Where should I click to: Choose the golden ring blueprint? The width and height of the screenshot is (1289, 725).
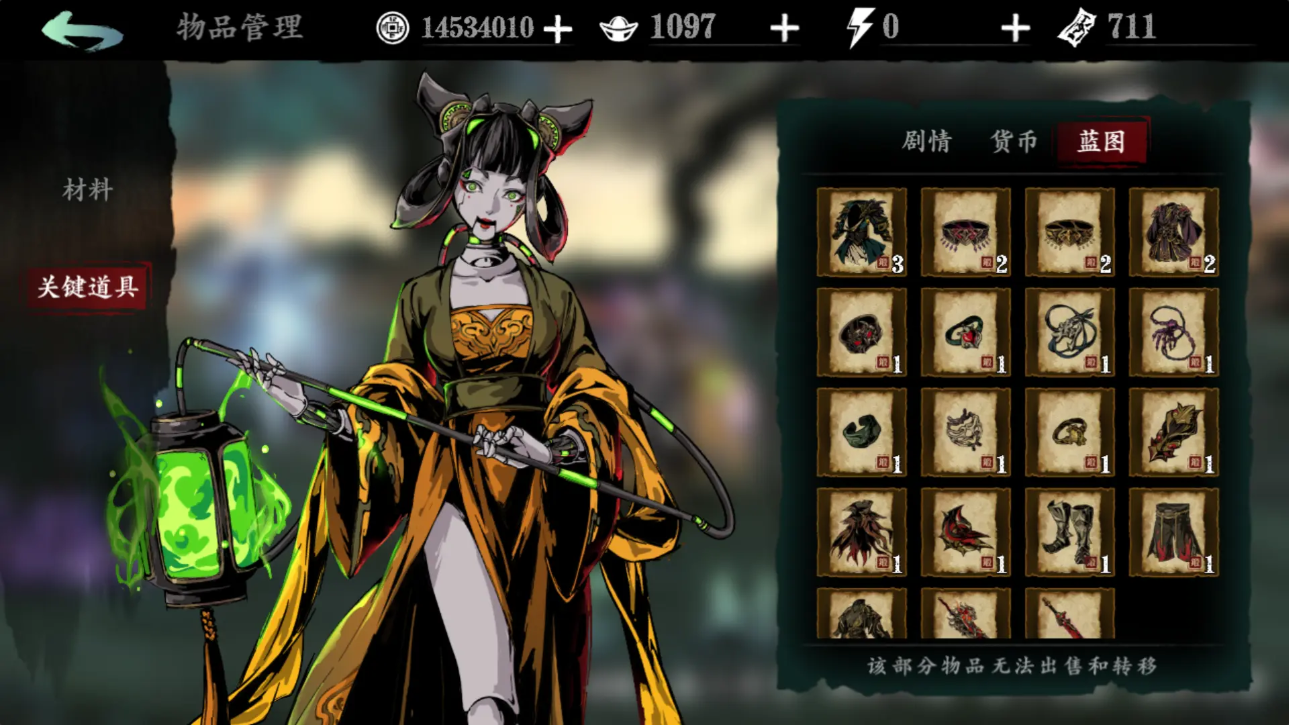point(1069,432)
